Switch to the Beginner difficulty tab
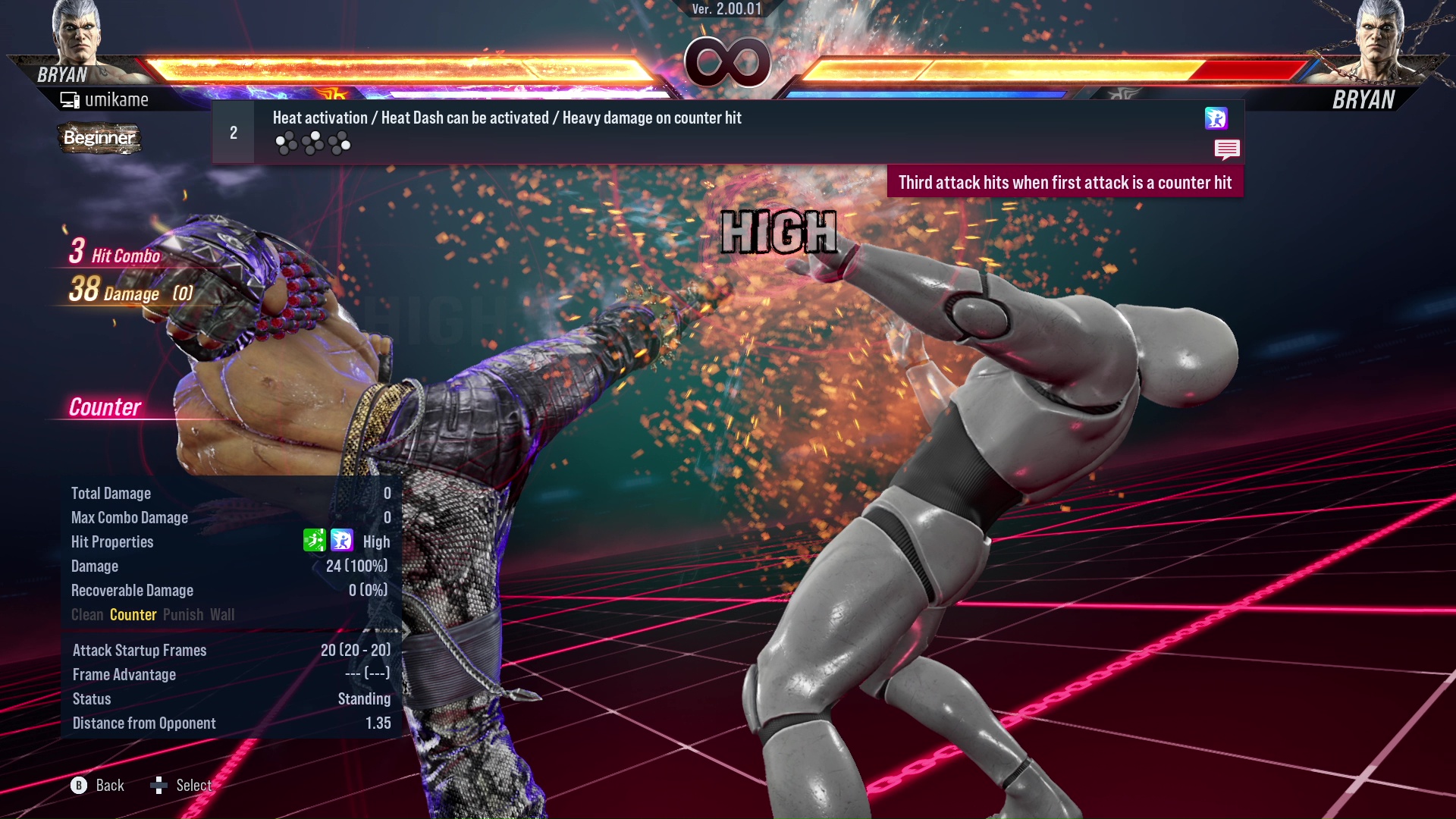Screen dimensions: 1456x819 pos(99,139)
